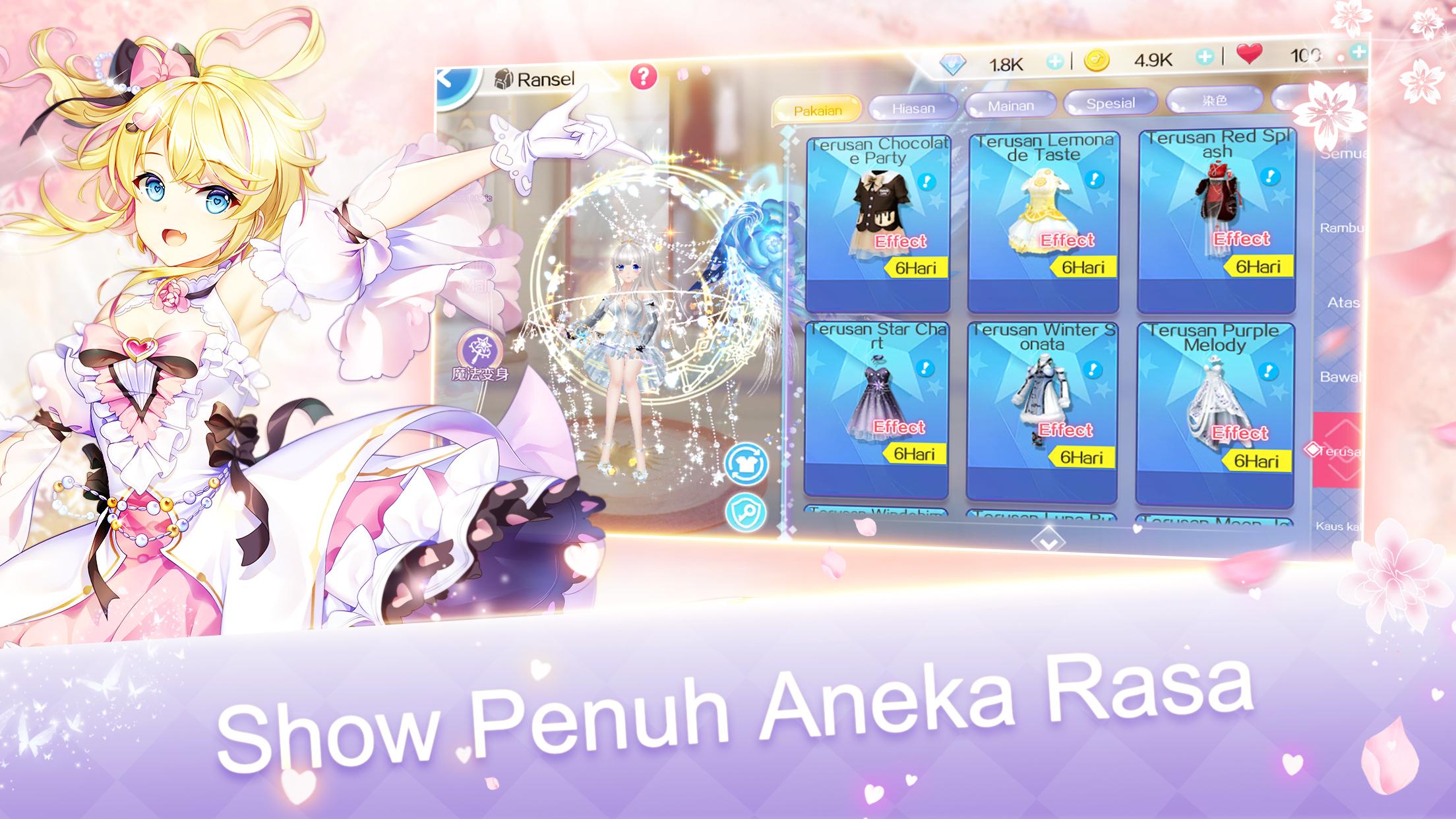Switch to the Pakaian tab

coord(817,110)
